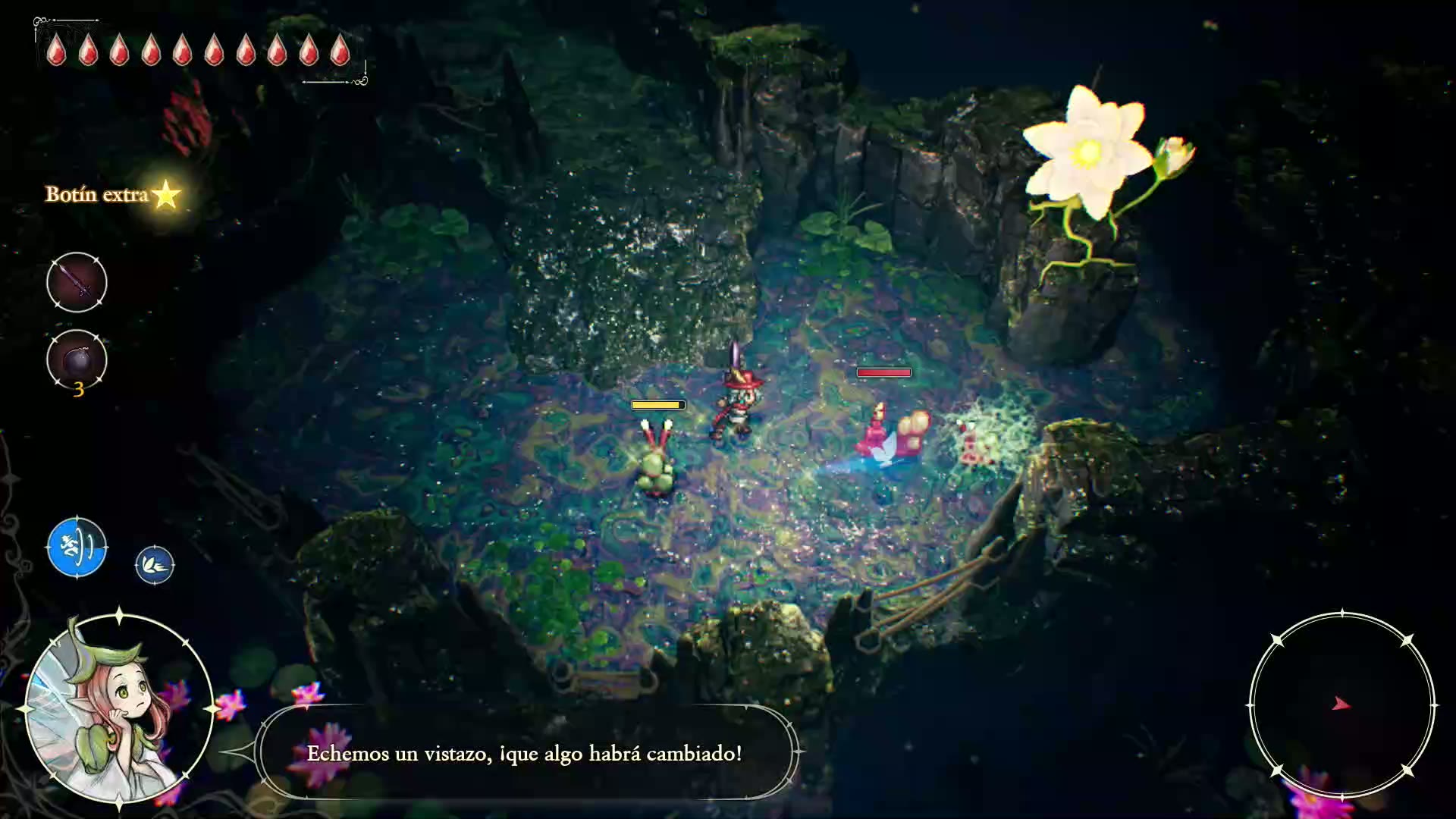1456x819 pixels.
Task: Select the sword weapon slot
Action: (x=77, y=283)
